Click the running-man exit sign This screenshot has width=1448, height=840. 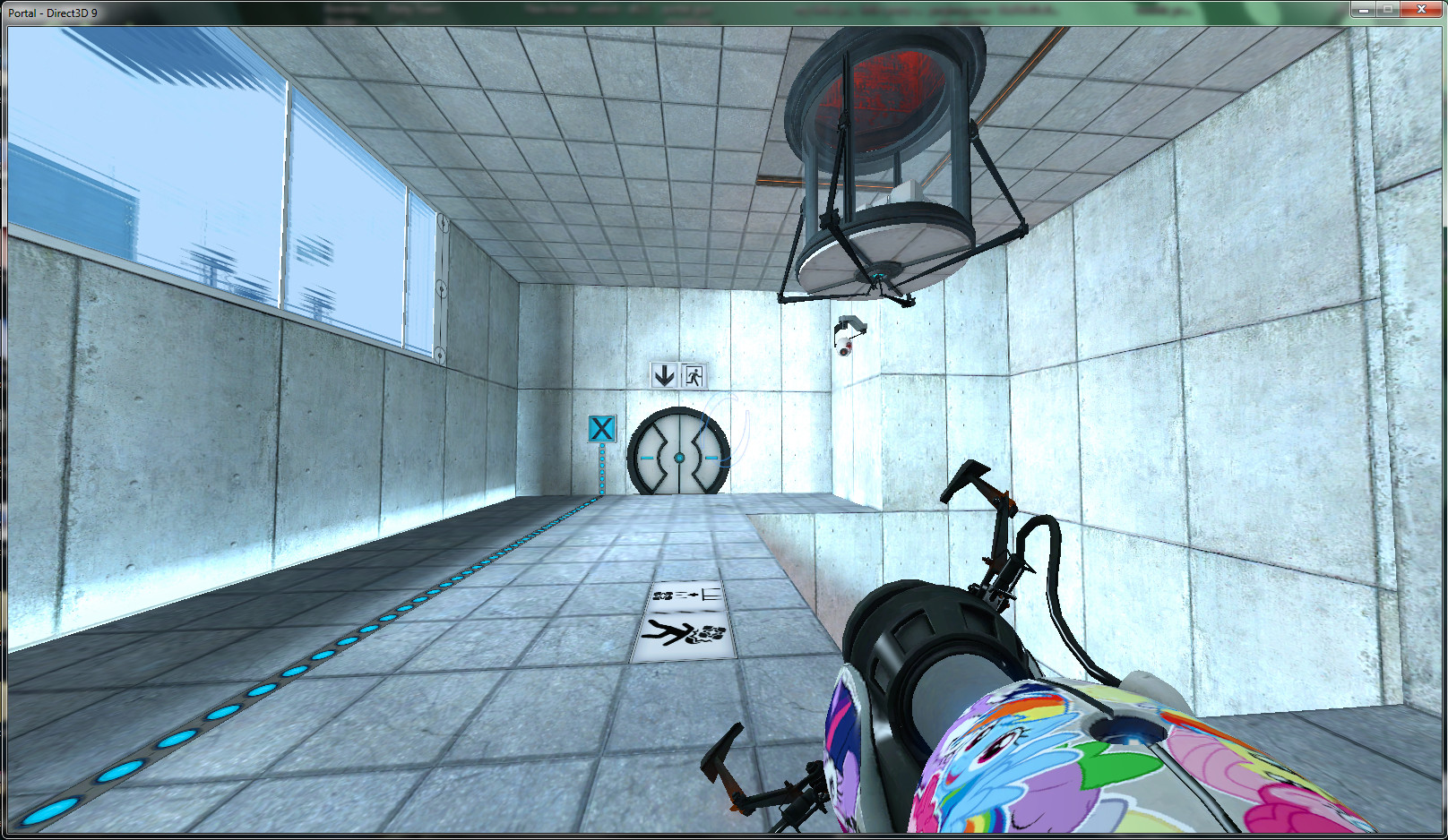point(694,375)
